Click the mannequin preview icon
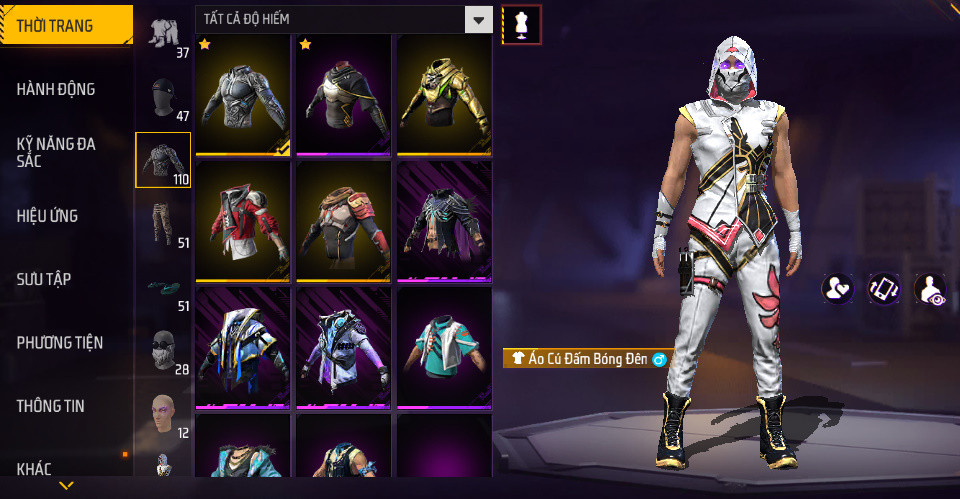This screenshot has height=499, width=960. coord(521,24)
